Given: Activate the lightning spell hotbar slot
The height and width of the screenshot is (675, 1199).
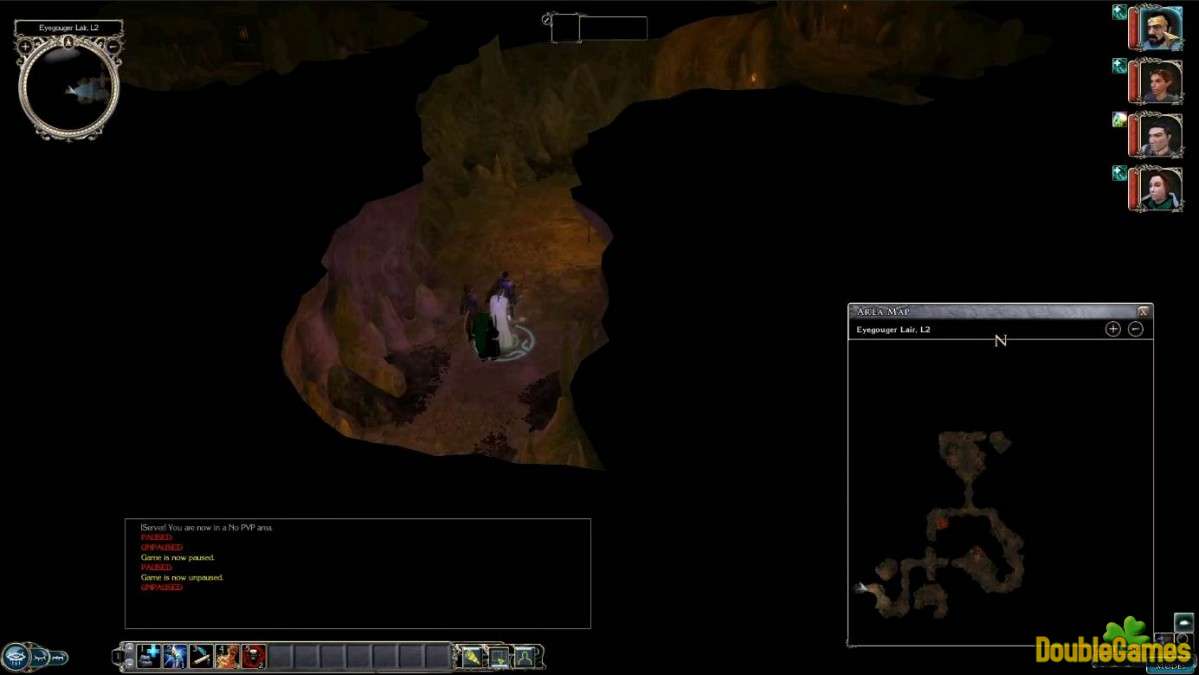Looking at the screenshot, I should tap(175, 656).
